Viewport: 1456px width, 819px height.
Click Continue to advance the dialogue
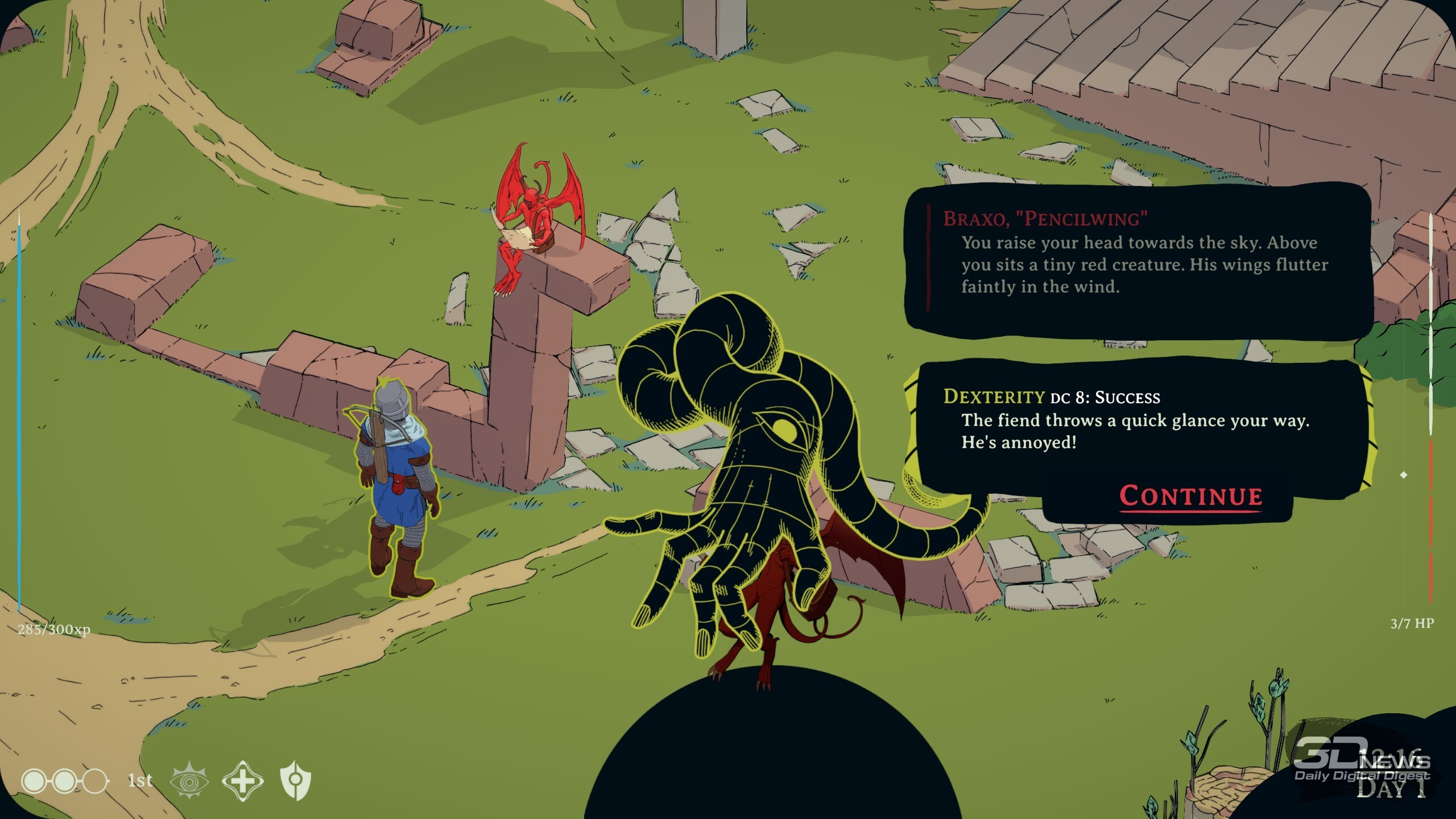[1190, 496]
